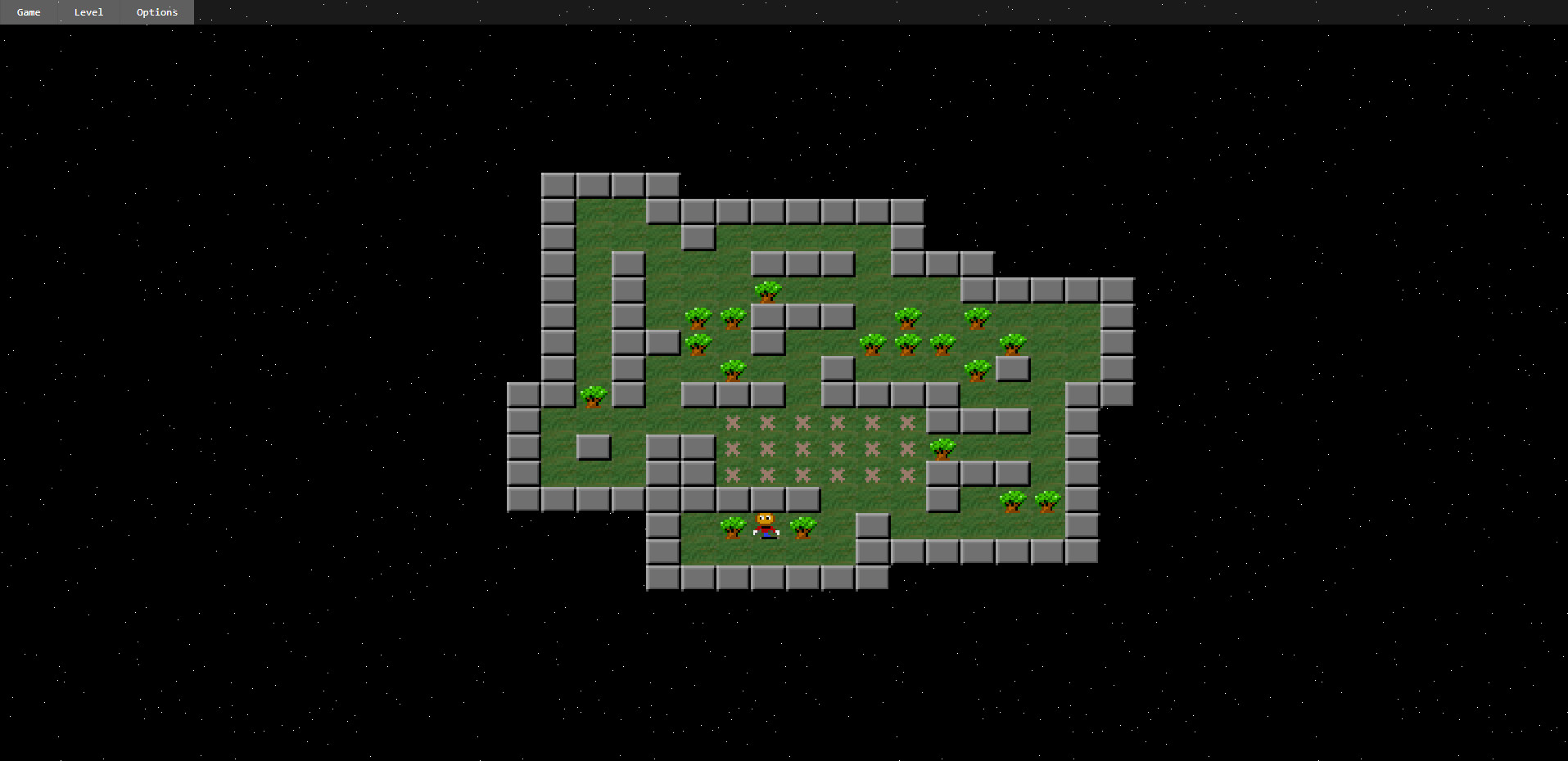1568x761 pixels.
Task: Click the tree beside the upper-right wall corner
Action: (1013, 344)
